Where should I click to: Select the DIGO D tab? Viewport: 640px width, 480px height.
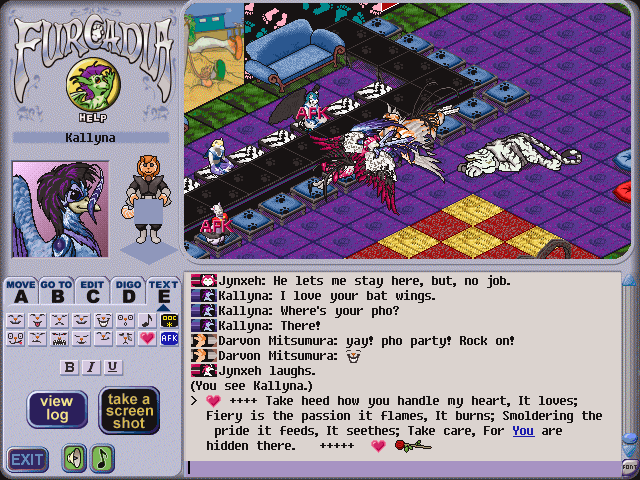pos(128,291)
